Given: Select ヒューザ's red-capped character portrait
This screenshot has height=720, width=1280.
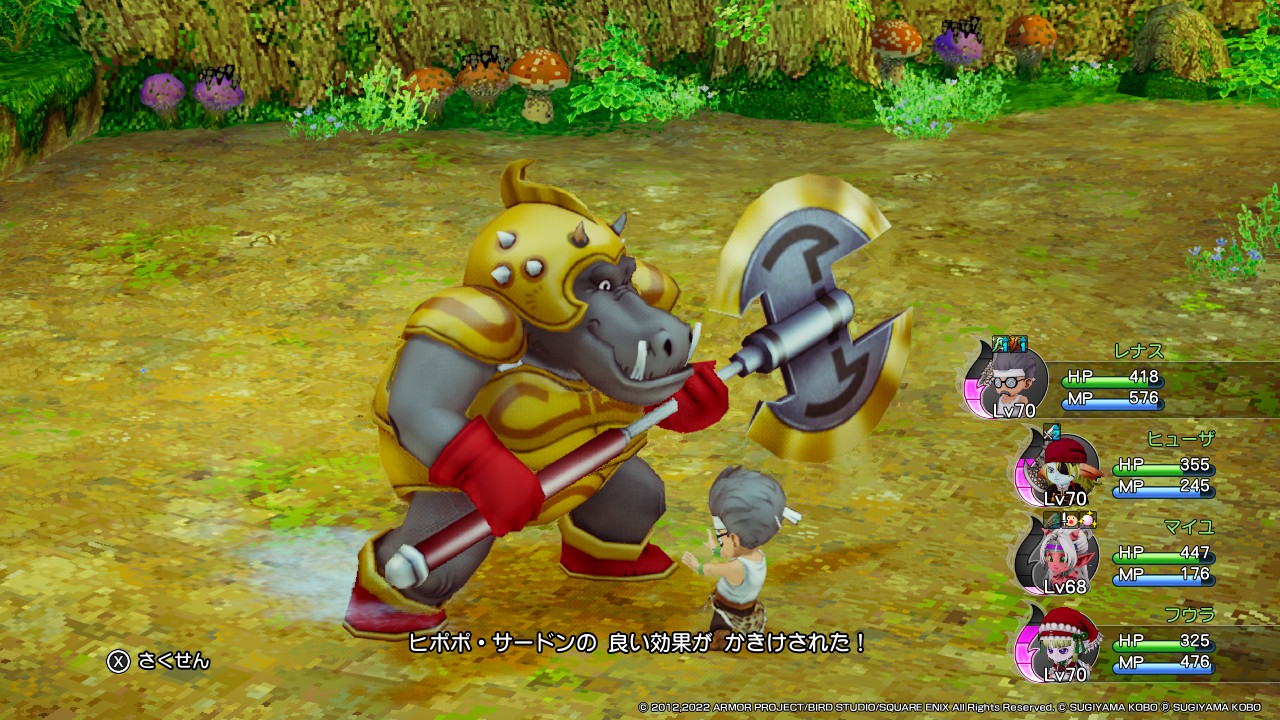Looking at the screenshot, I should click(x=1062, y=470).
